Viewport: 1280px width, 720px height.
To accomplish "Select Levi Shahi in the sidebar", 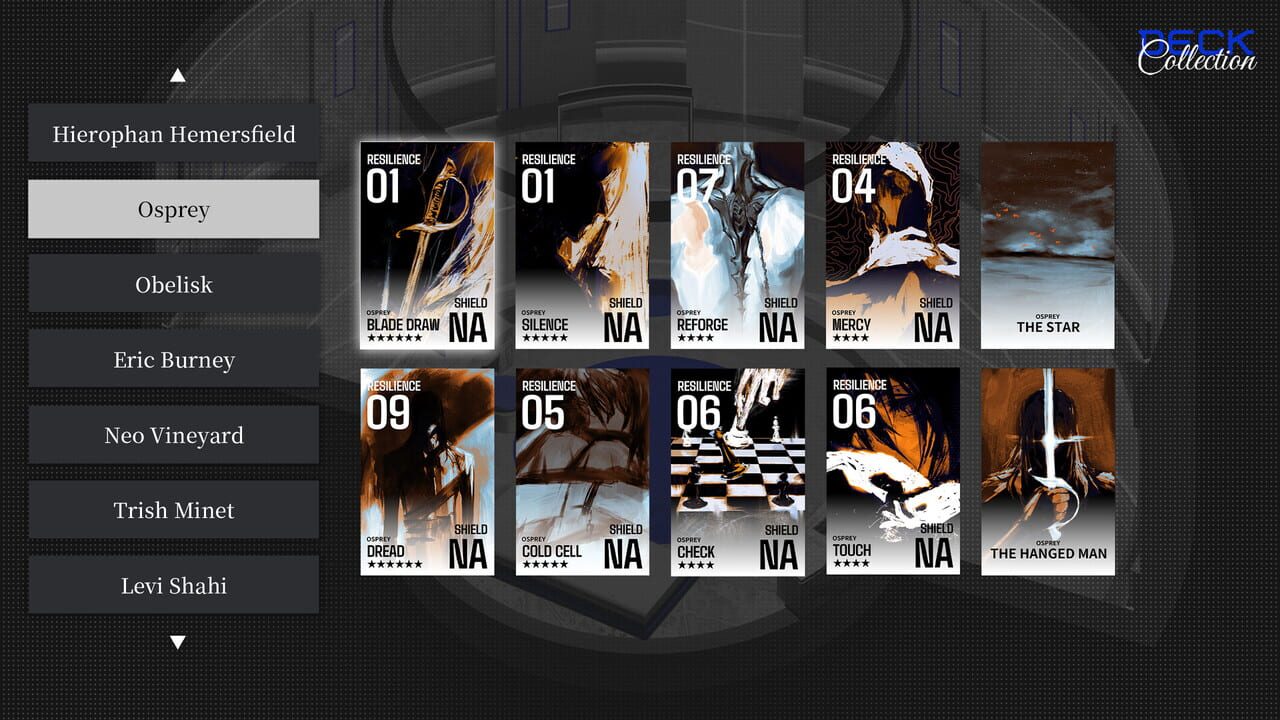I will (173, 584).
